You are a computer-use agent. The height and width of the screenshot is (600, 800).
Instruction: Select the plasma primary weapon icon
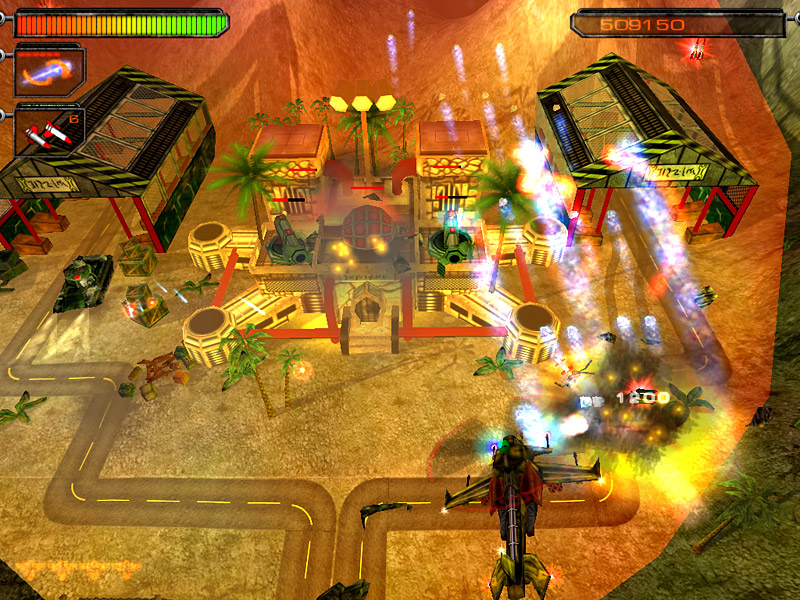point(49,71)
